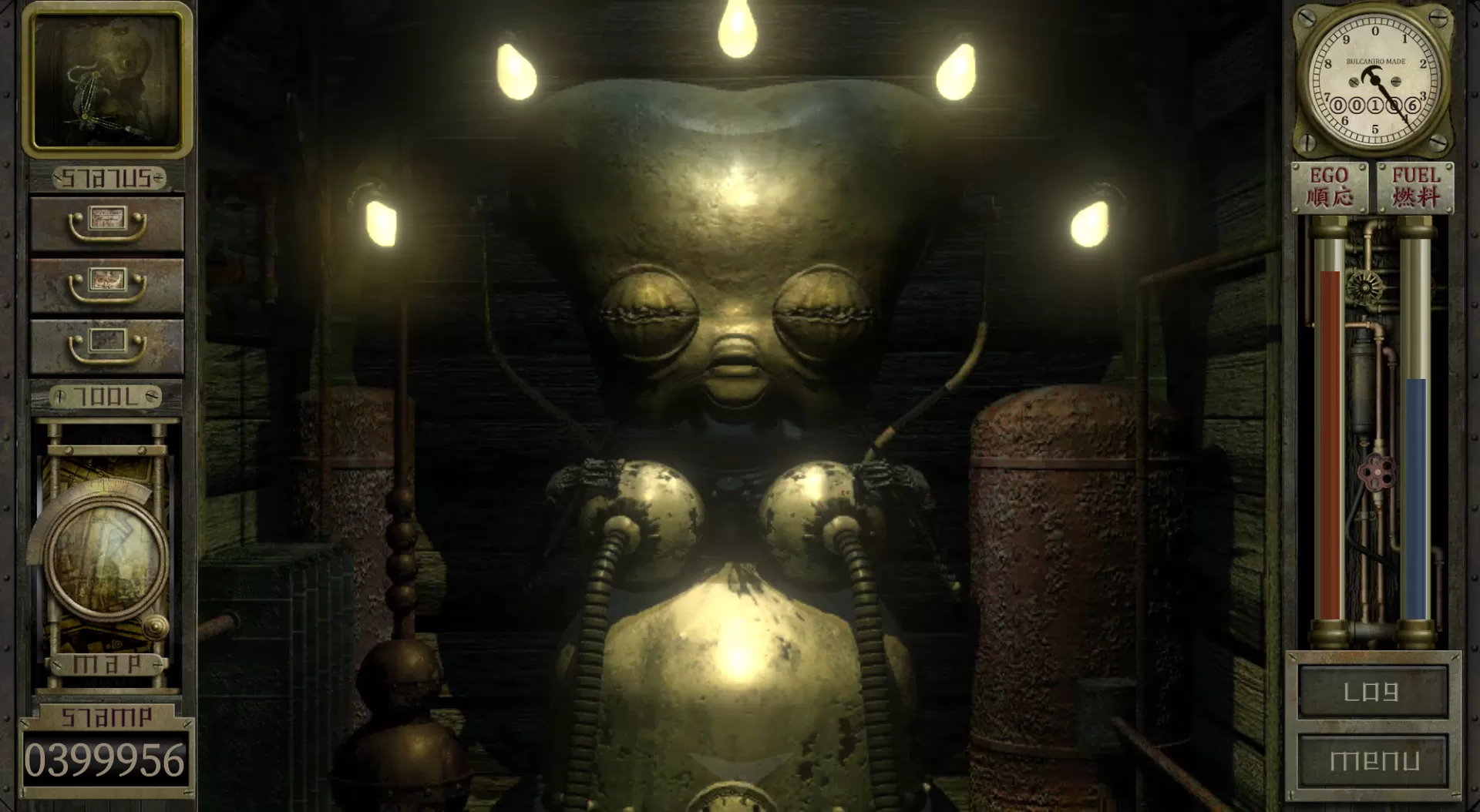The width and height of the screenshot is (1480, 812).
Task: Open the bottom STATUS drawer
Action: pyautogui.click(x=106, y=345)
